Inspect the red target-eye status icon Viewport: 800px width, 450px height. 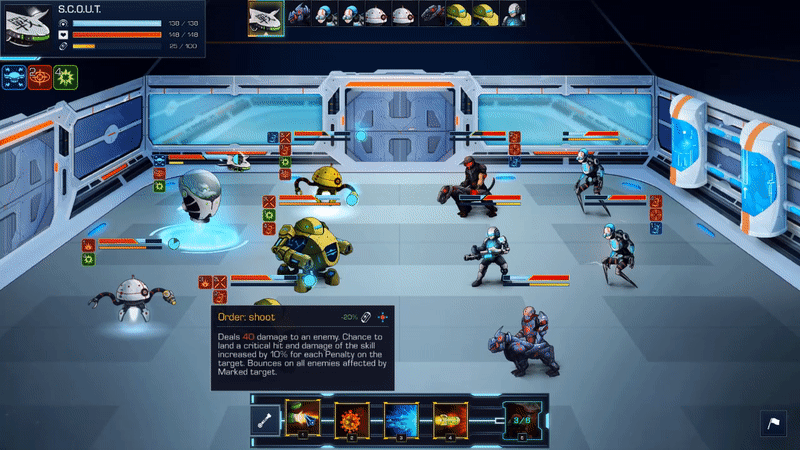40,77
